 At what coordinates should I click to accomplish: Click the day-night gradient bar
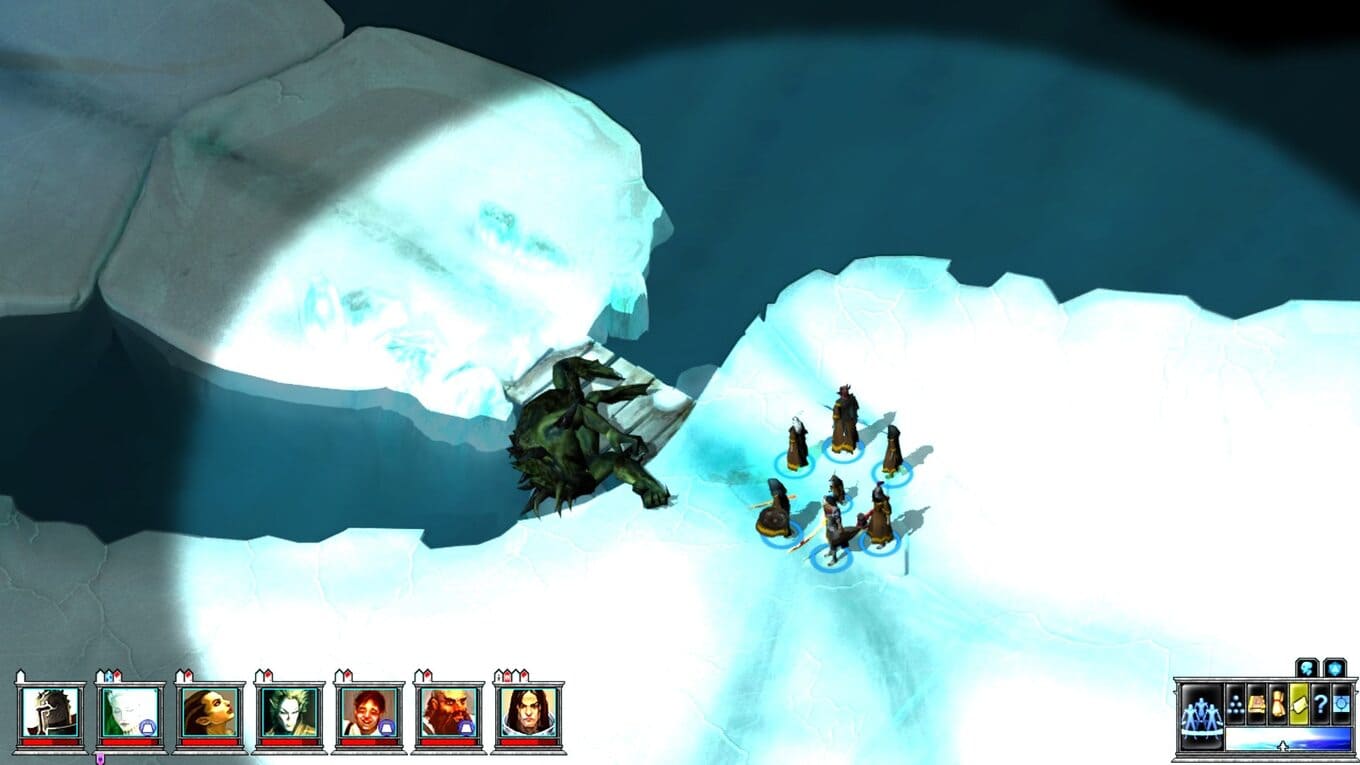point(1287,738)
